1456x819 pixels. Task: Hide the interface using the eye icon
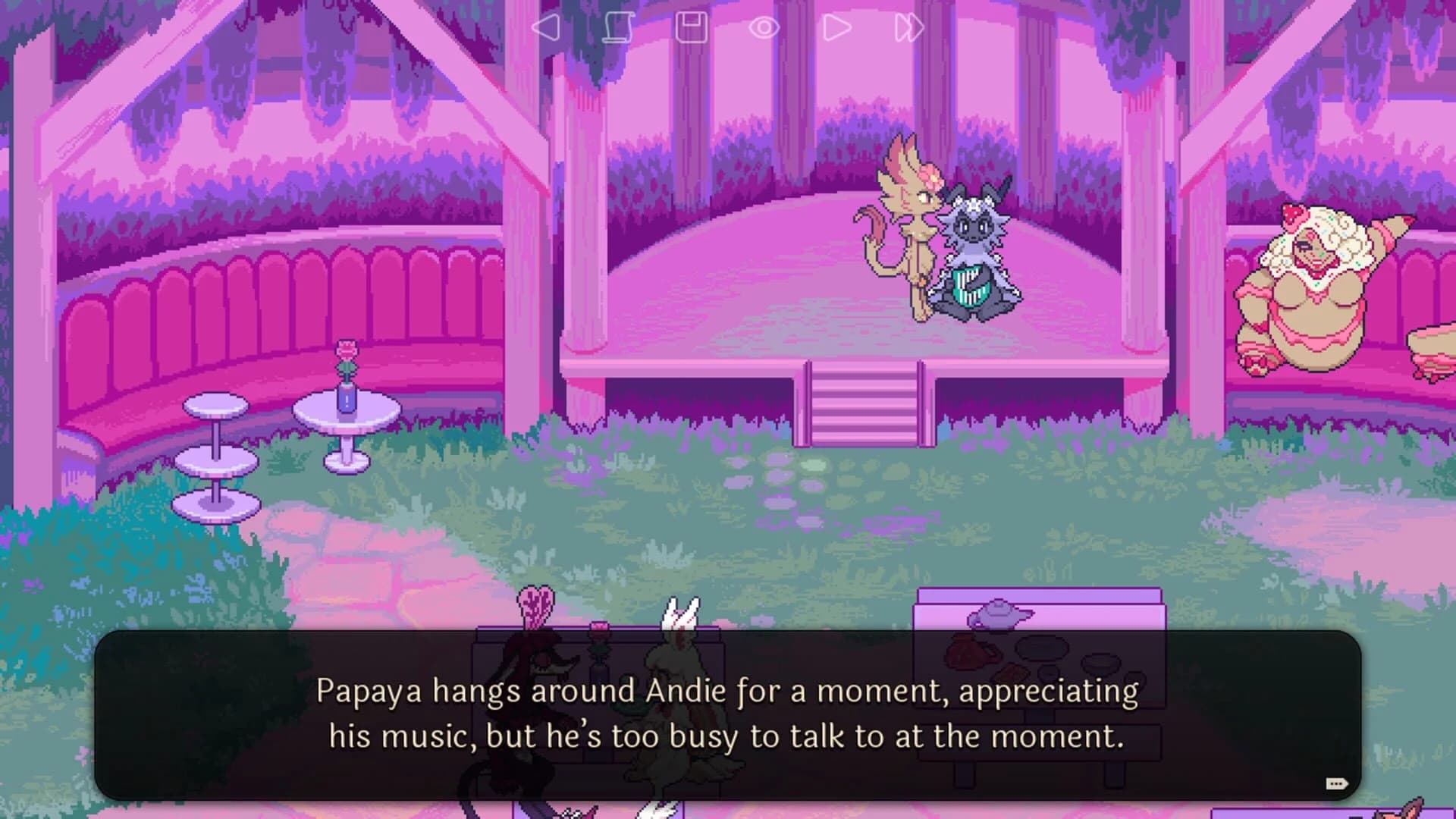pyautogui.click(x=764, y=27)
